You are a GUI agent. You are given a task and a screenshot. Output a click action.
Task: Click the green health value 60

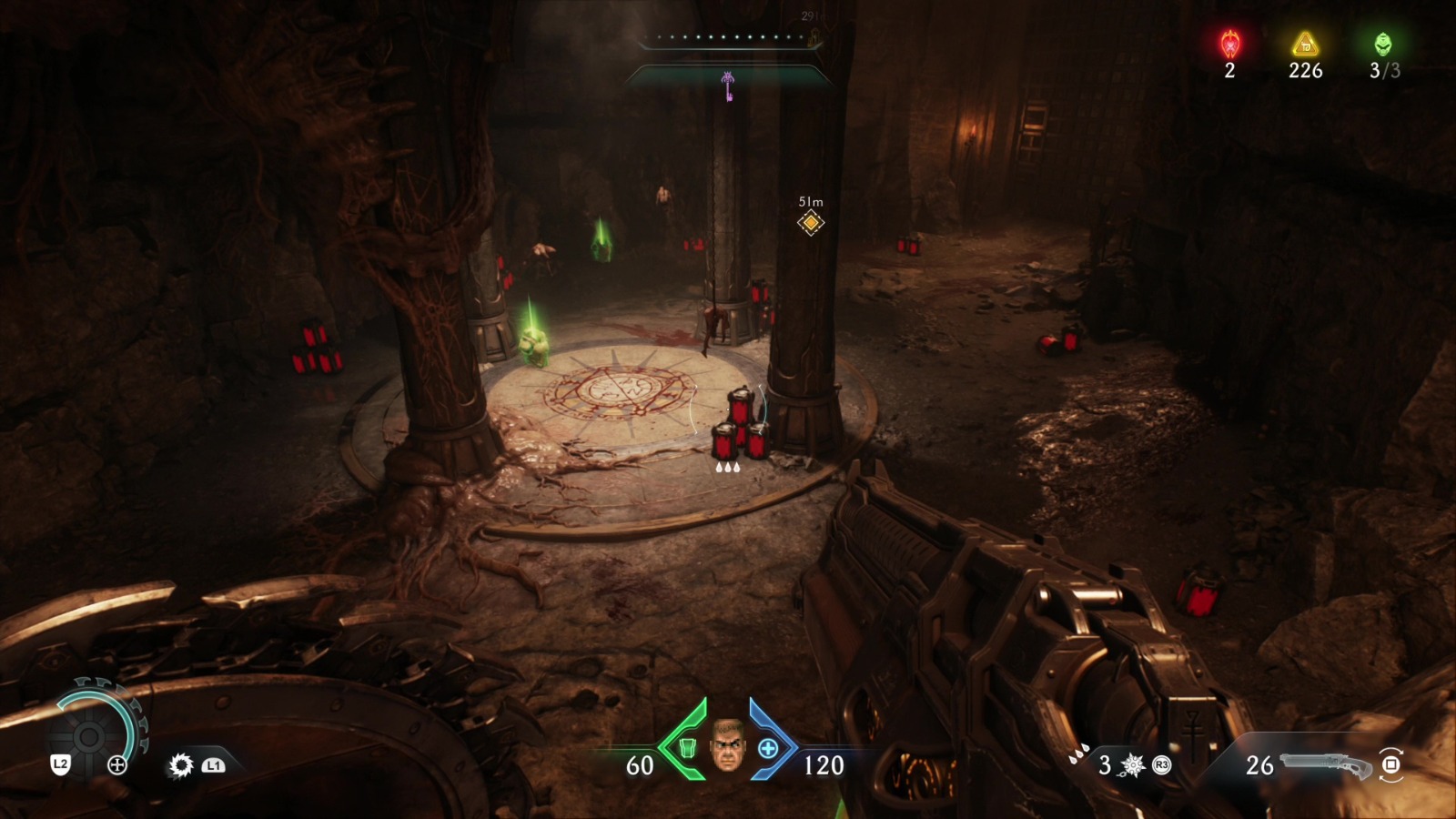coord(640,764)
